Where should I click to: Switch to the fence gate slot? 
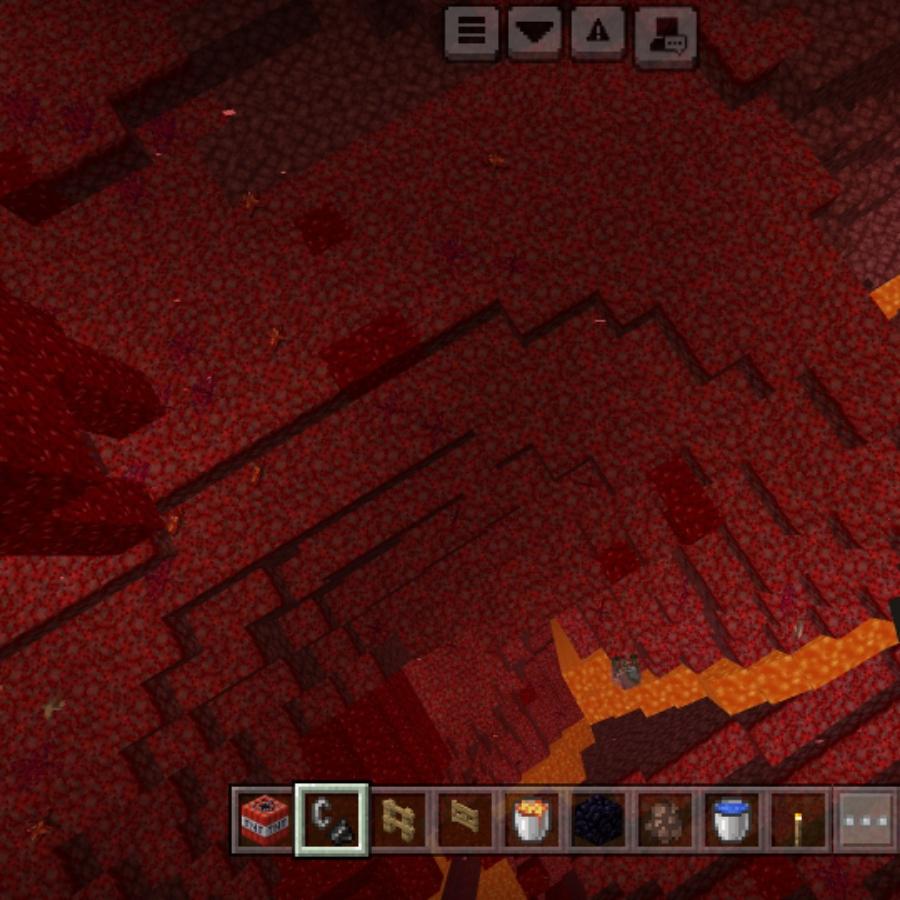point(465,820)
